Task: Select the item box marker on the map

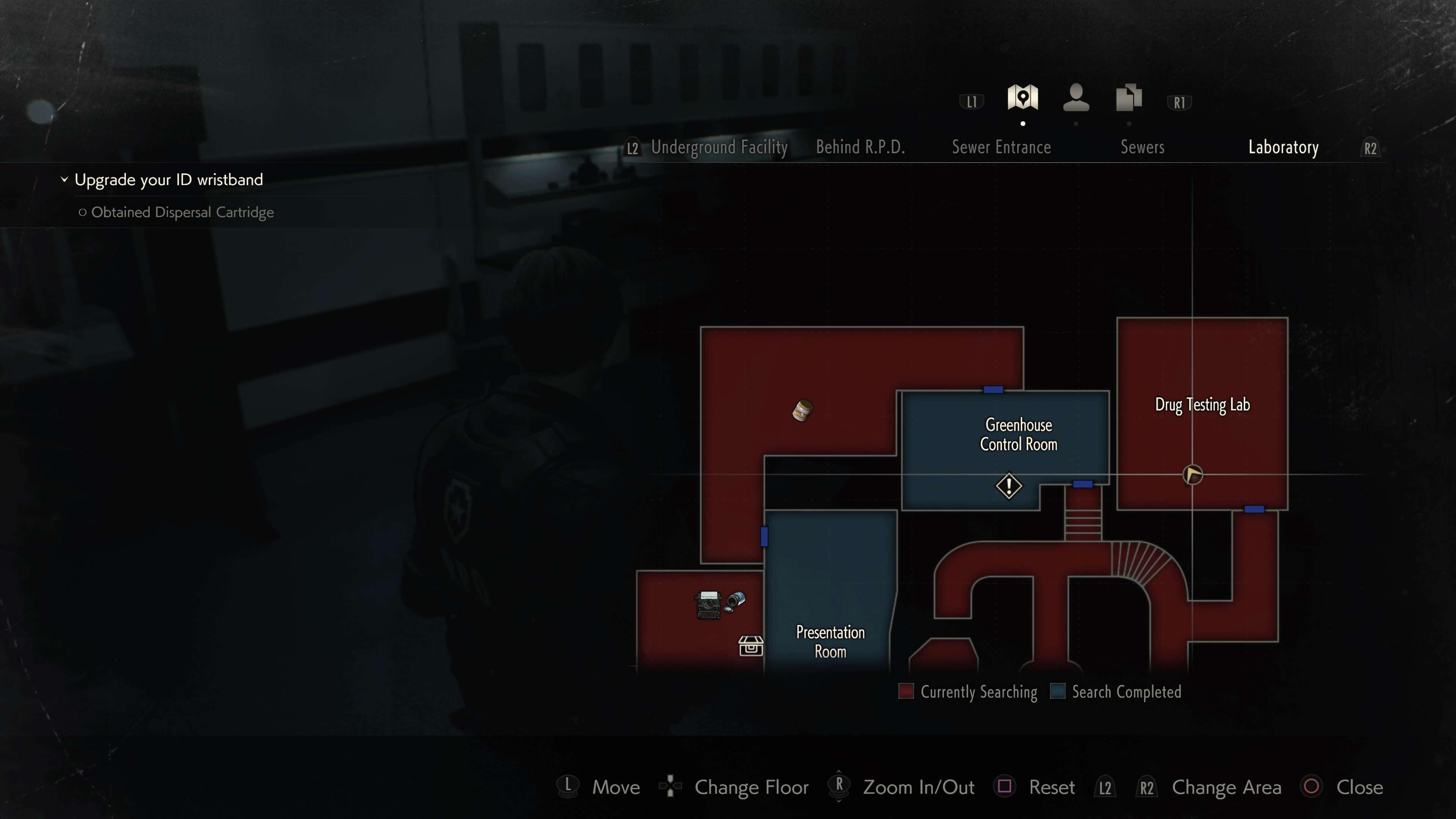Action: tap(751, 645)
